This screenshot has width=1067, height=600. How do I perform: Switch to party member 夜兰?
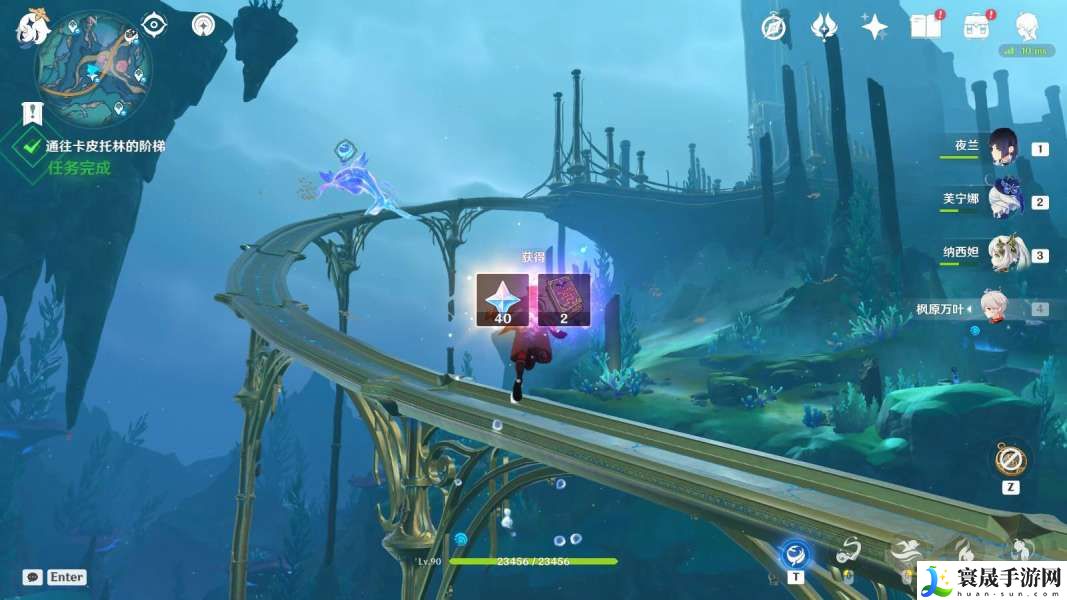click(1002, 146)
